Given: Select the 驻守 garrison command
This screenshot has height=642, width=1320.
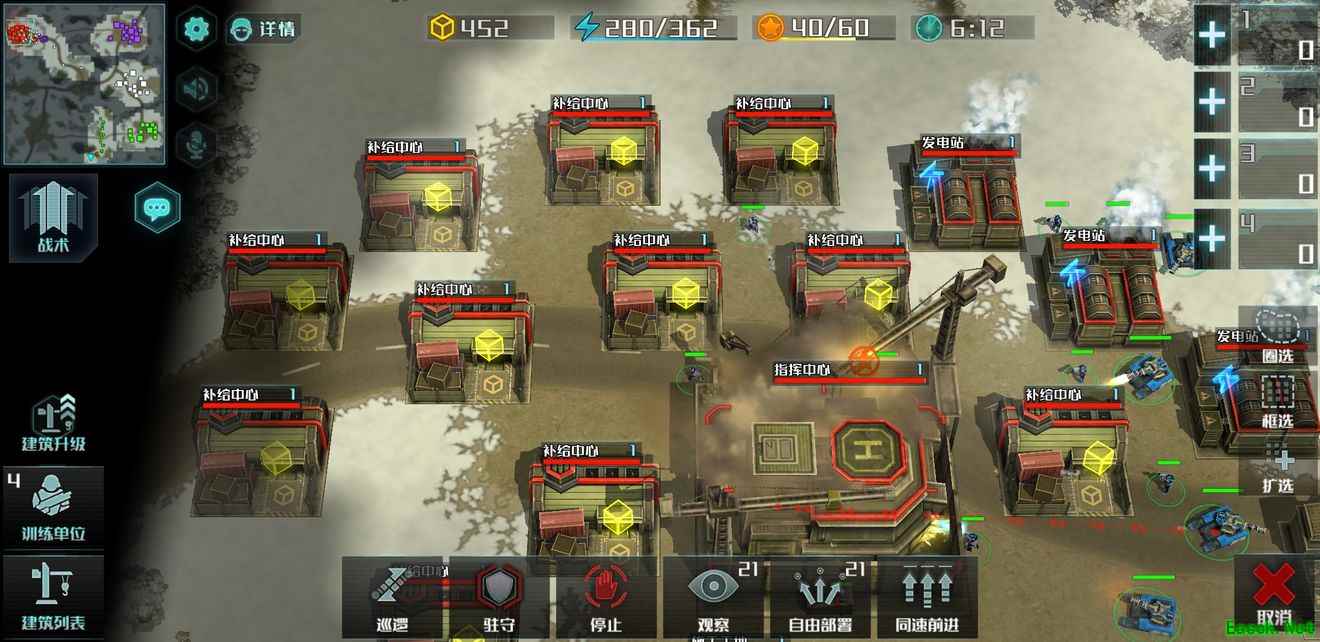Looking at the screenshot, I should pos(499,597).
